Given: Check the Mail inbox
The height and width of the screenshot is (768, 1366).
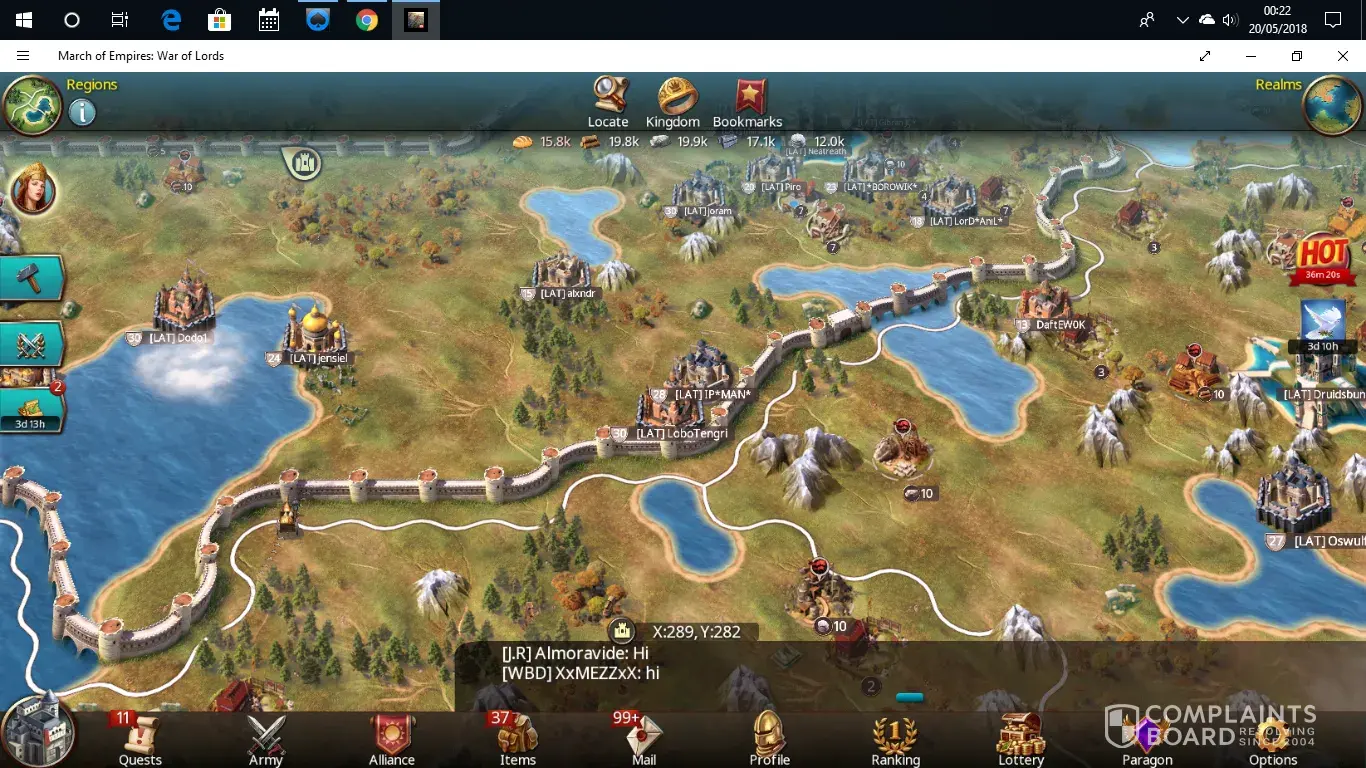Looking at the screenshot, I should (644, 739).
